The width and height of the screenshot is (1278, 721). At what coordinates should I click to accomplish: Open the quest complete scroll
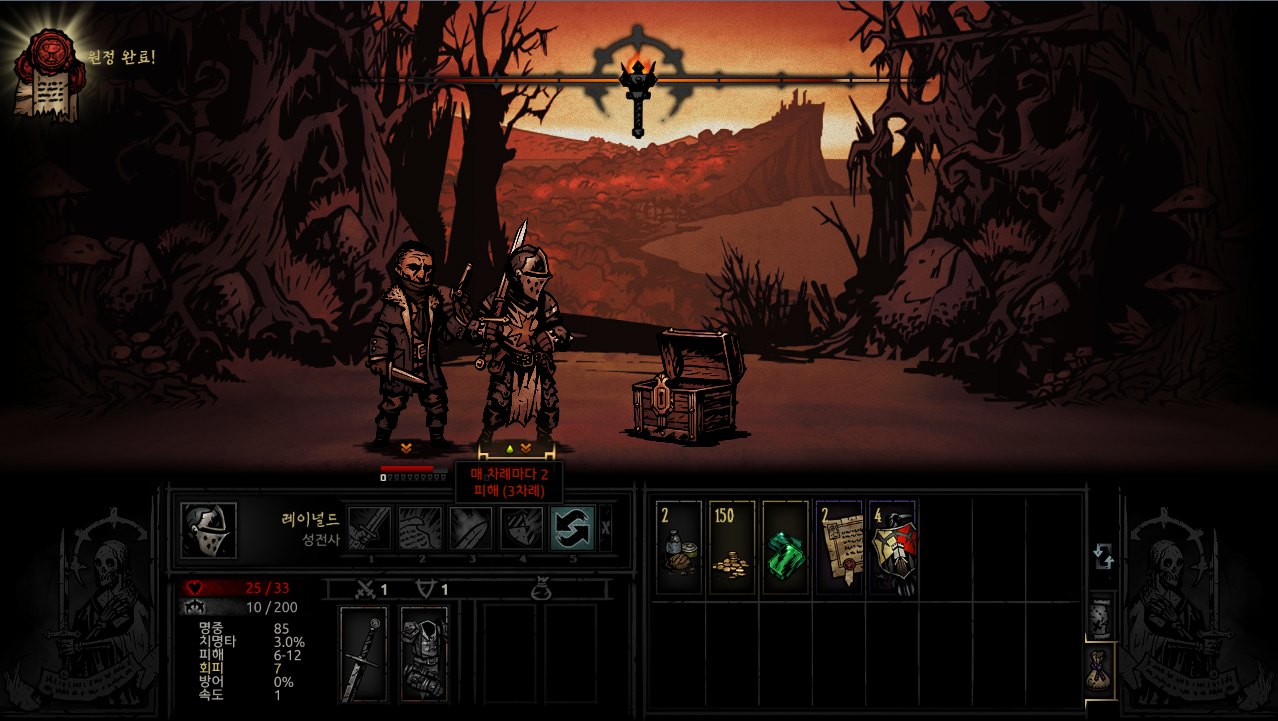[x=43, y=72]
